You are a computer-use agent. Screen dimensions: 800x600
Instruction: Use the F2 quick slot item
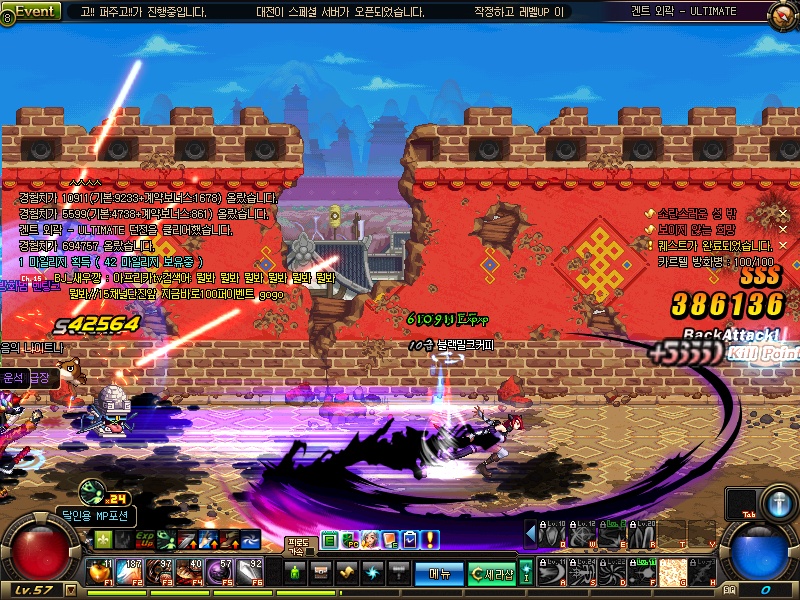click(x=130, y=573)
